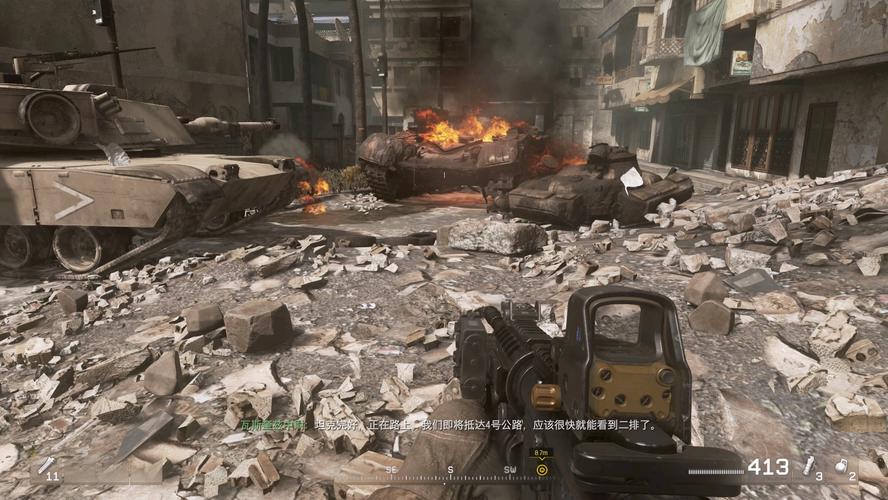Click the compass strip heading bar

click(450, 468)
